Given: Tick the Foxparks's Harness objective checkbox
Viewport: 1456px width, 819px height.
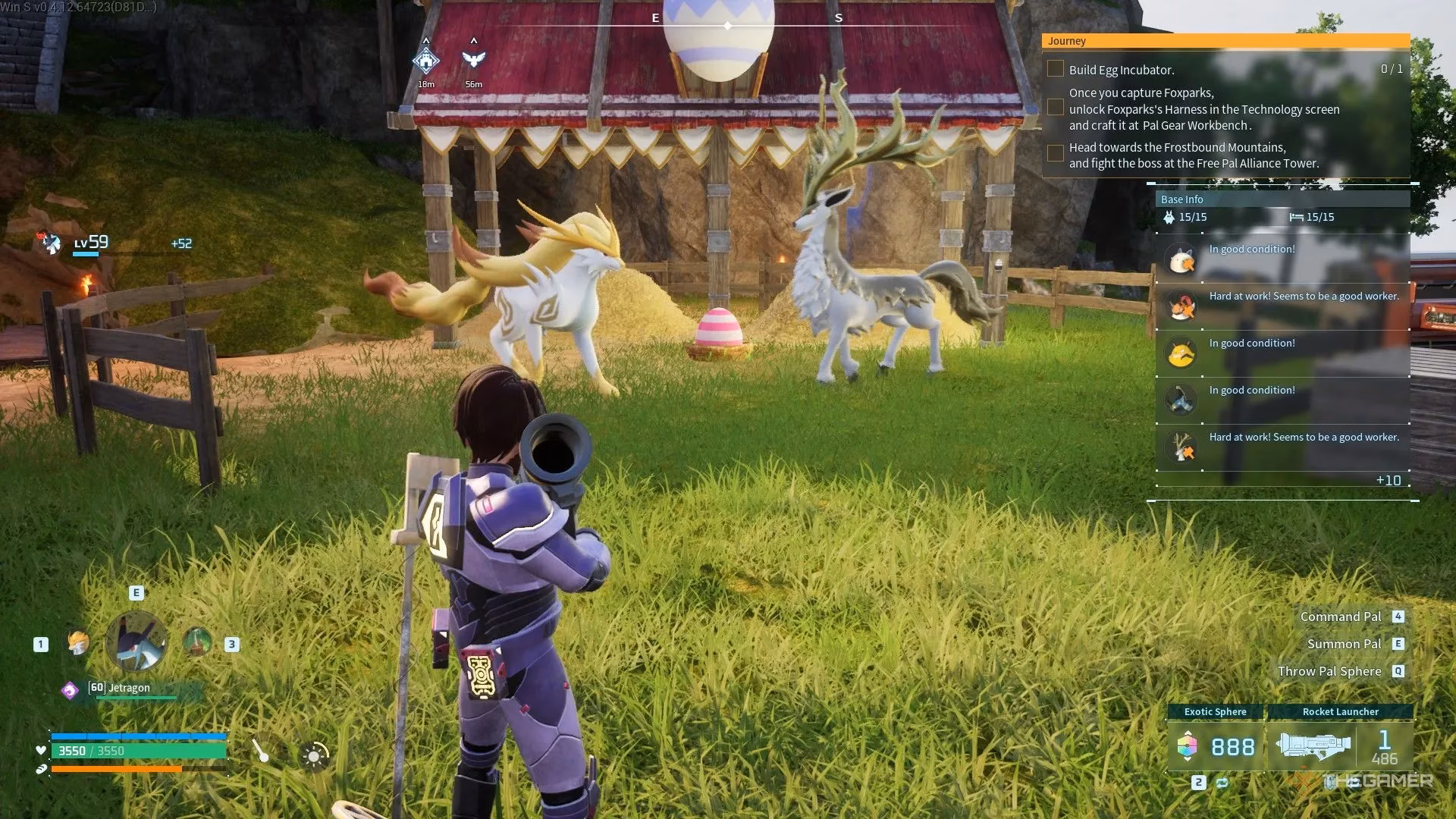Looking at the screenshot, I should point(1055,108).
